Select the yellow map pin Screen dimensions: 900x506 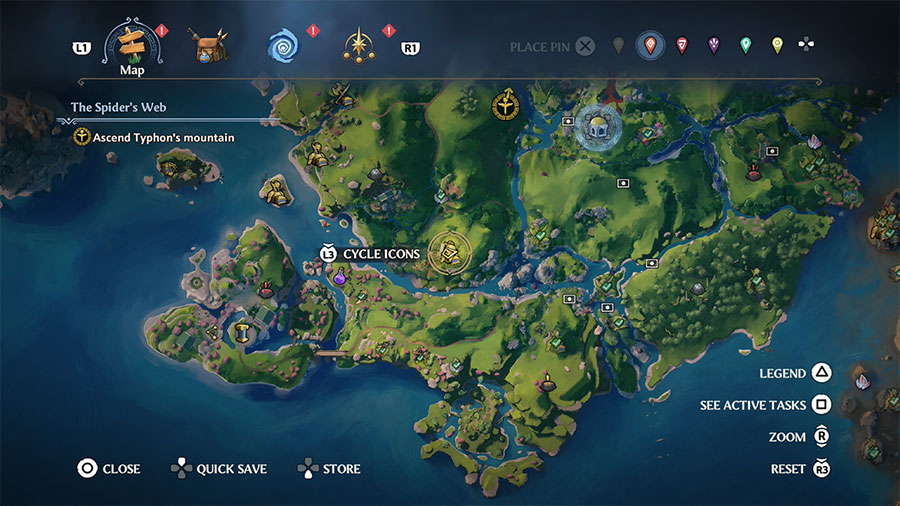[777, 45]
